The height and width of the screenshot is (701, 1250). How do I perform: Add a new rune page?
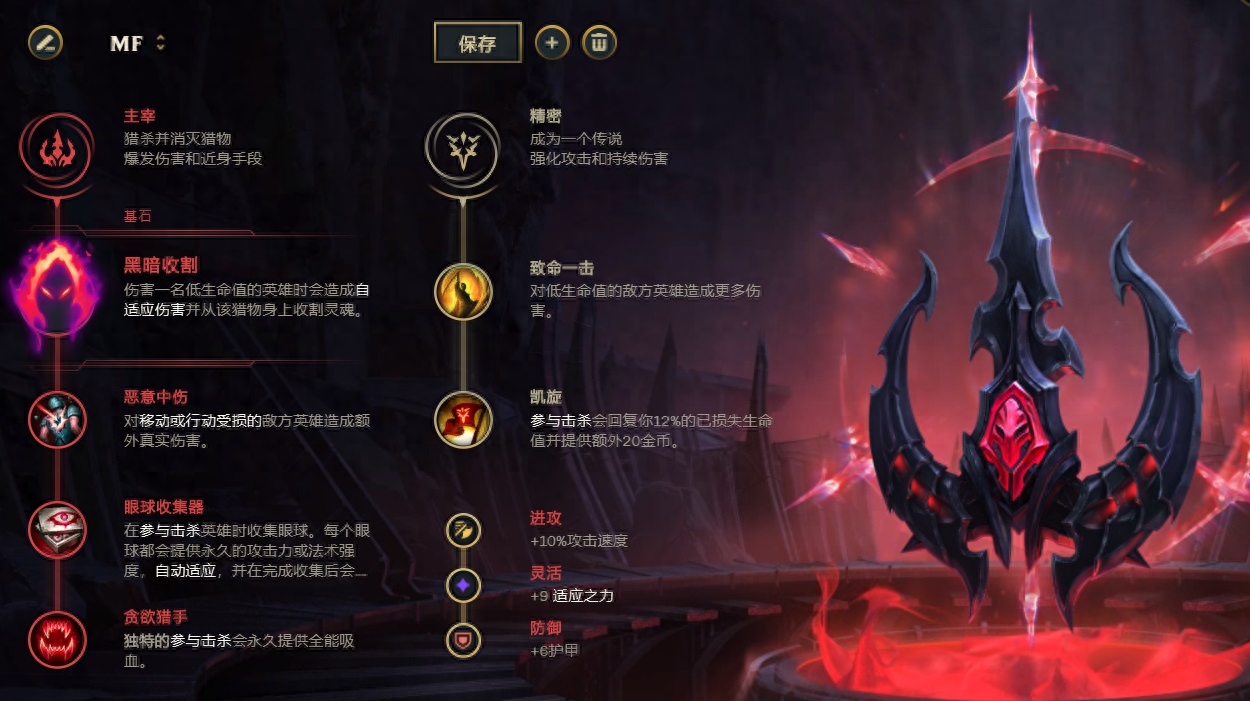point(552,42)
